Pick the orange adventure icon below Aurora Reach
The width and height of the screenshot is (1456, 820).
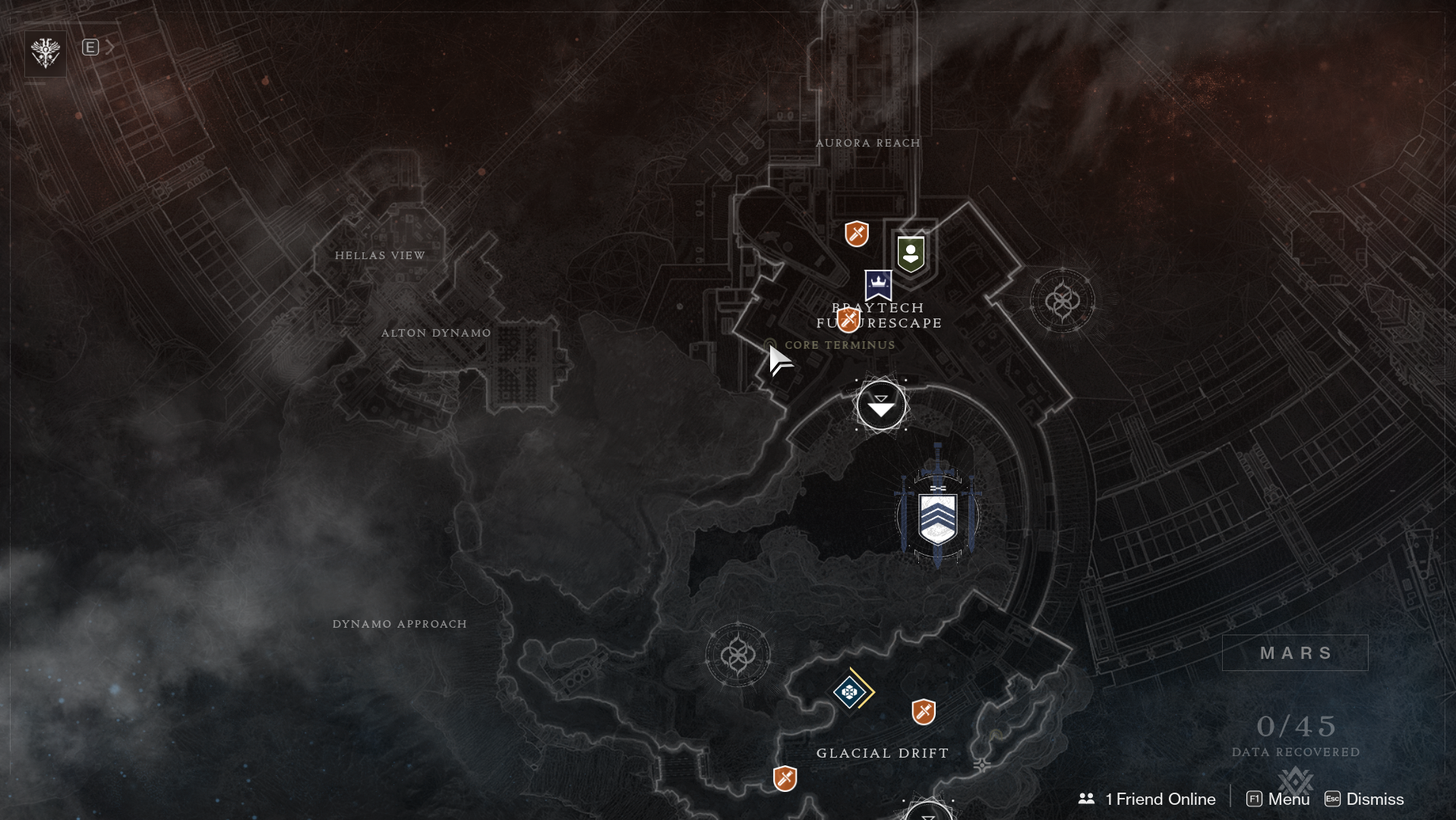tap(857, 234)
